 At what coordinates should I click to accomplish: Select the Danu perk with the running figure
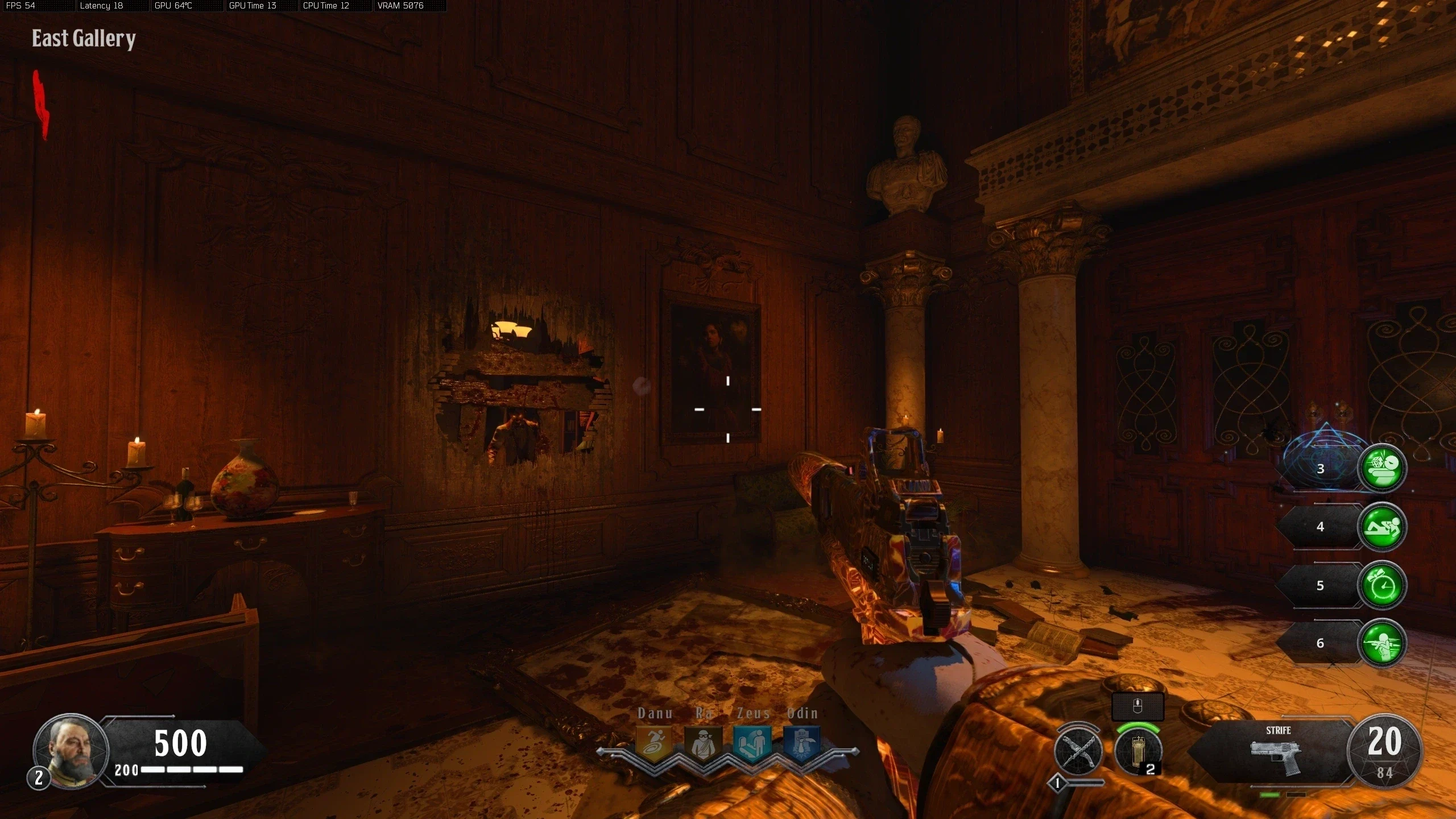pyautogui.click(x=653, y=743)
